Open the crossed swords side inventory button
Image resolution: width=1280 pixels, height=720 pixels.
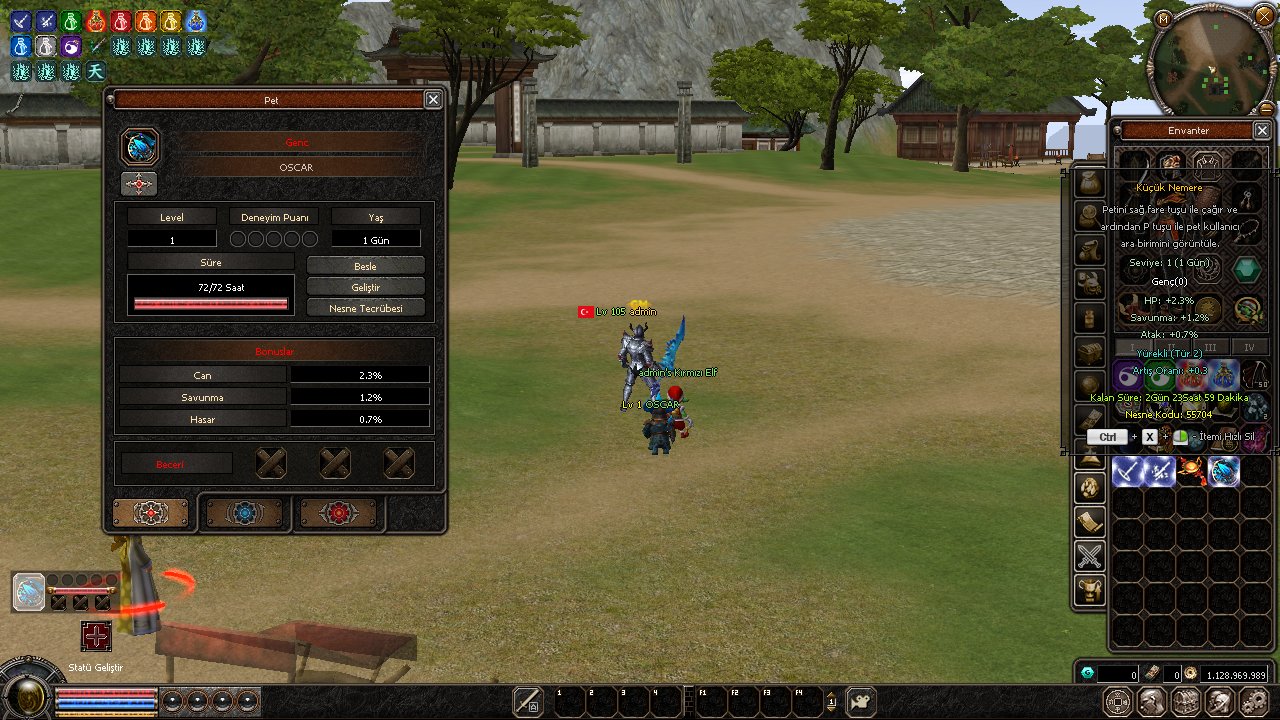(1089, 556)
